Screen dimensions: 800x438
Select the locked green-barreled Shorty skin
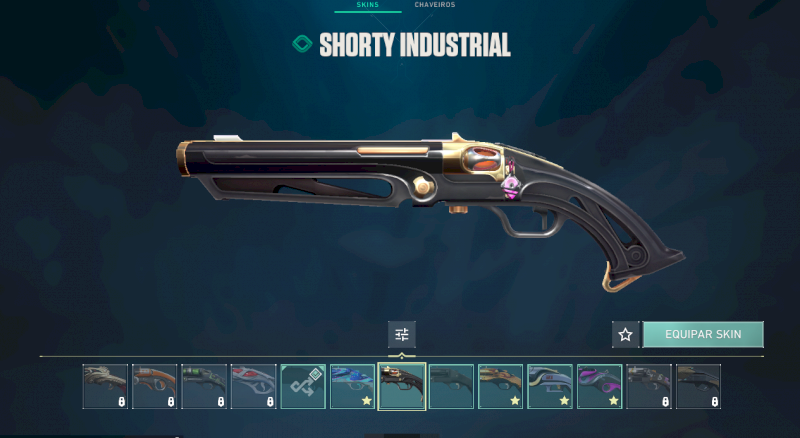point(205,386)
